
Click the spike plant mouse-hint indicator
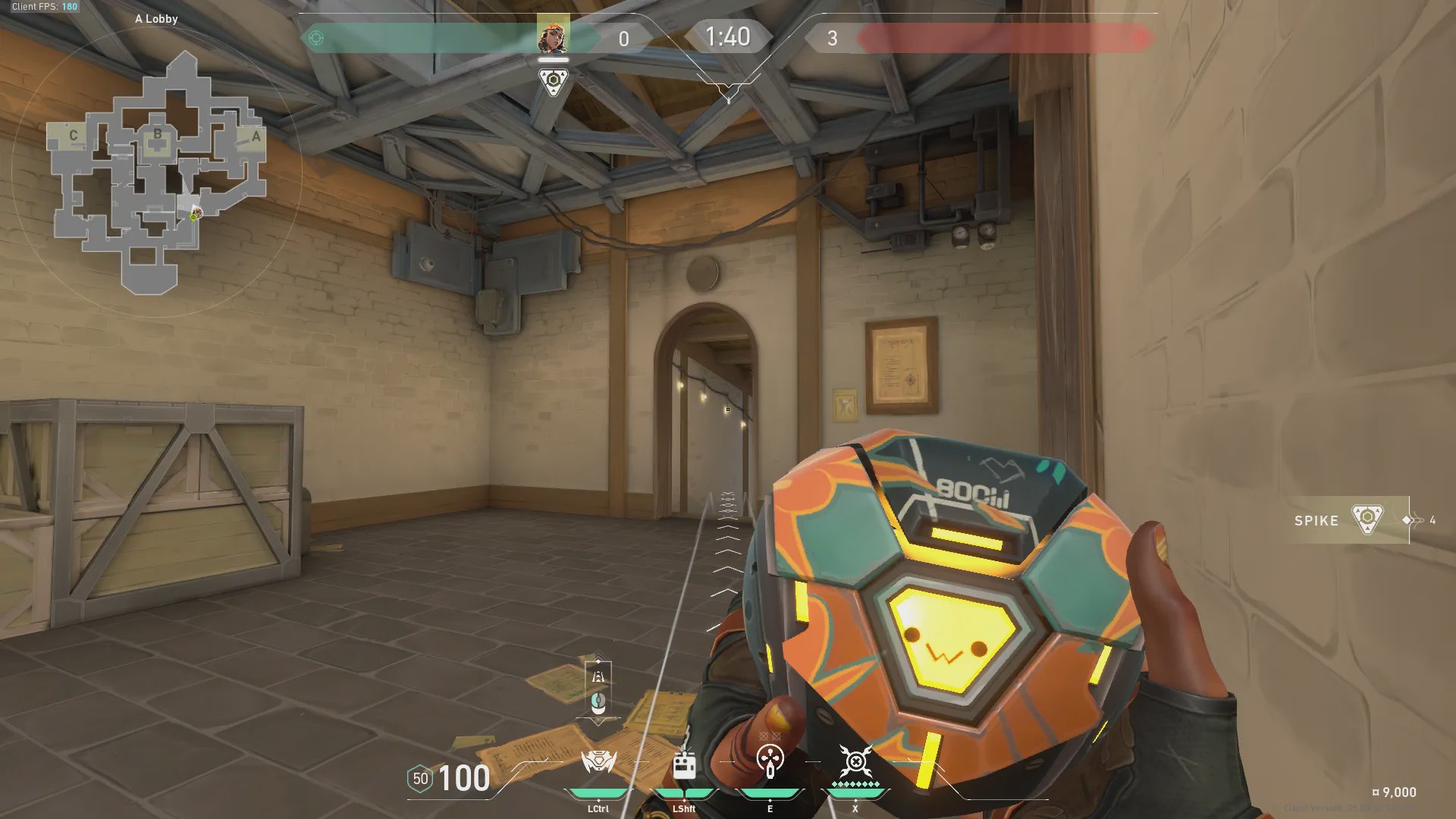click(598, 690)
